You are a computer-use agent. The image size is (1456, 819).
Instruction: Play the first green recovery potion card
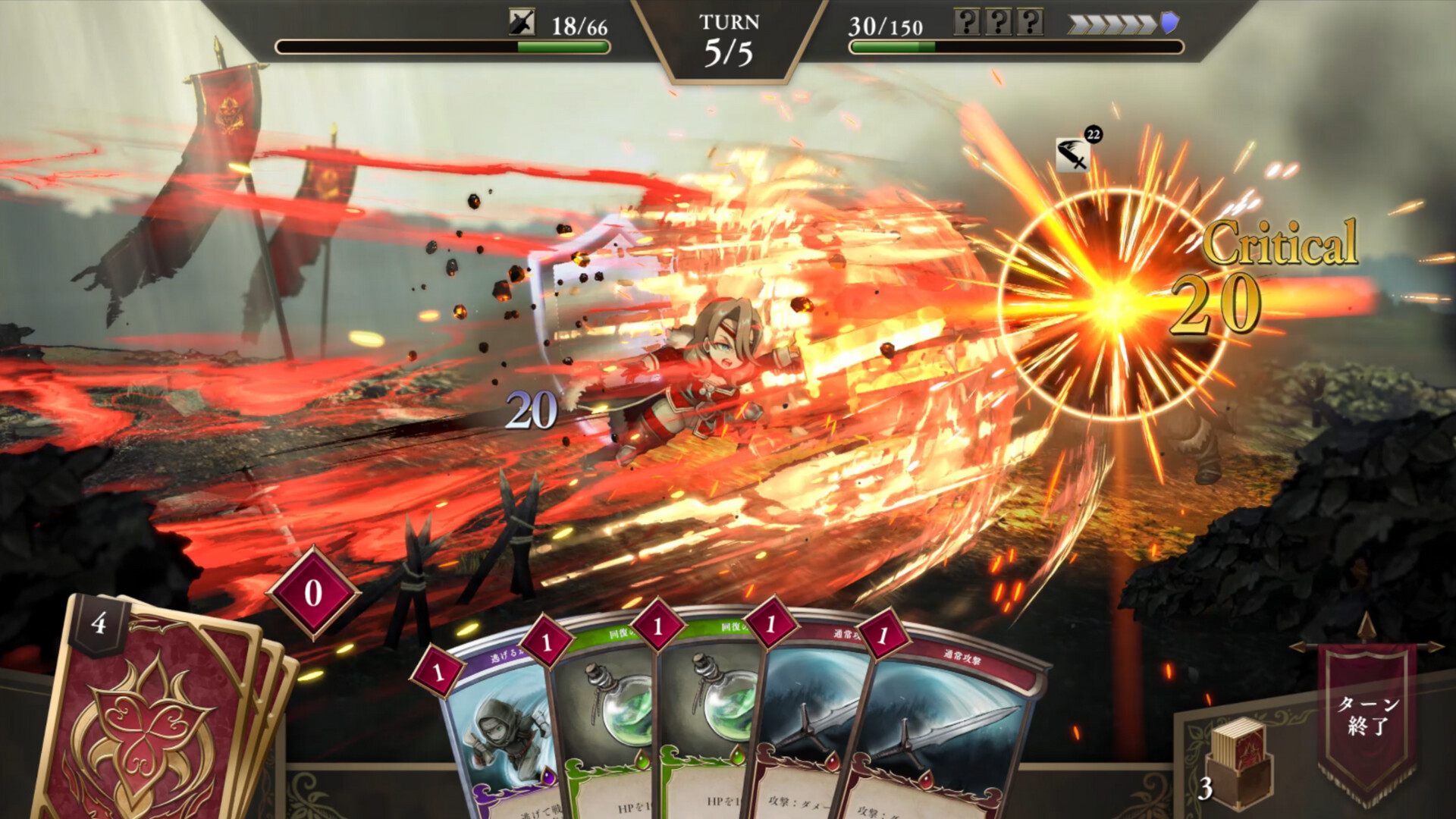pyautogui.click(x=607, y=728)
